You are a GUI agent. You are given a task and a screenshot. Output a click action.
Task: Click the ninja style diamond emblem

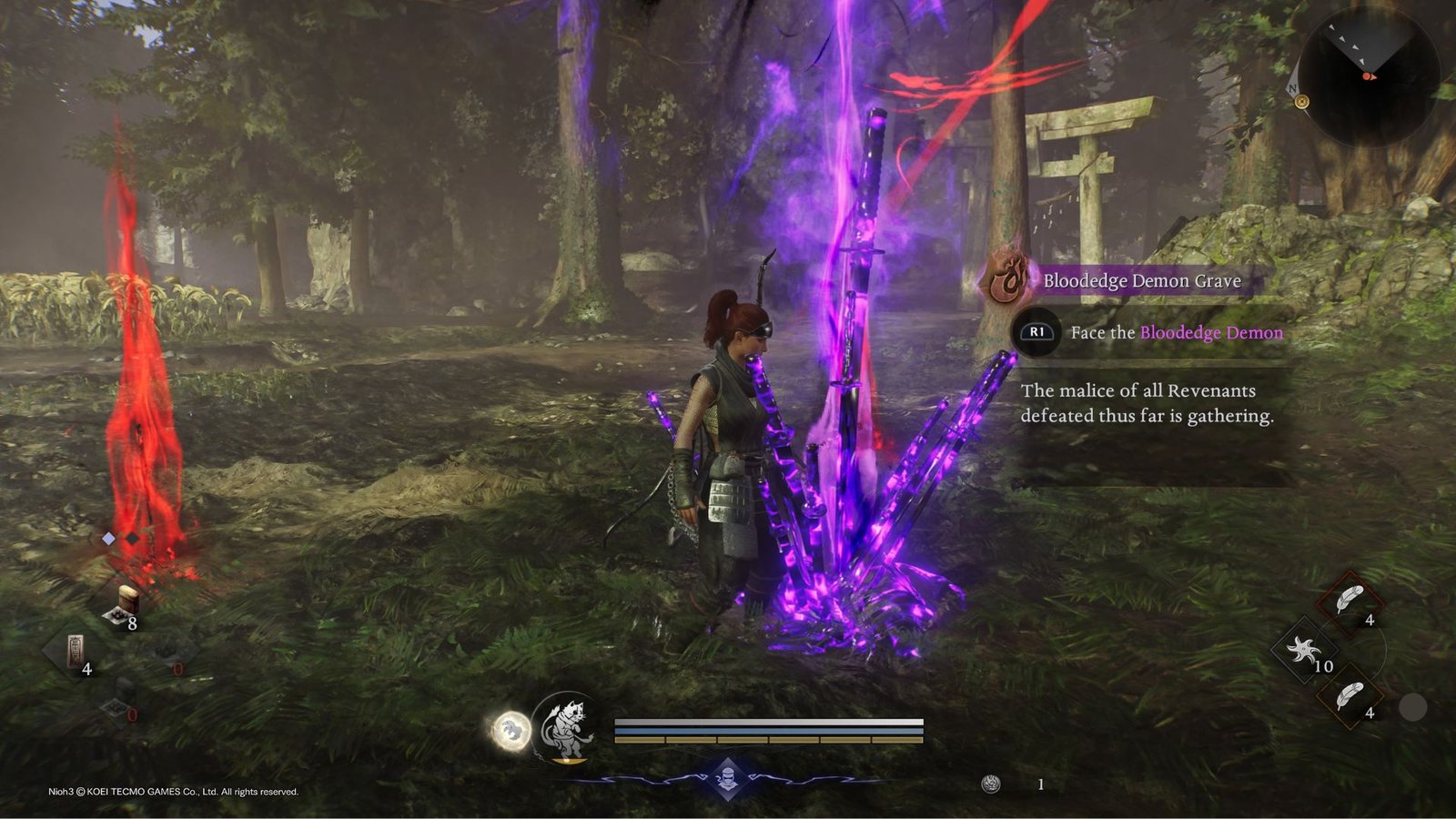(x=728, y=778)
